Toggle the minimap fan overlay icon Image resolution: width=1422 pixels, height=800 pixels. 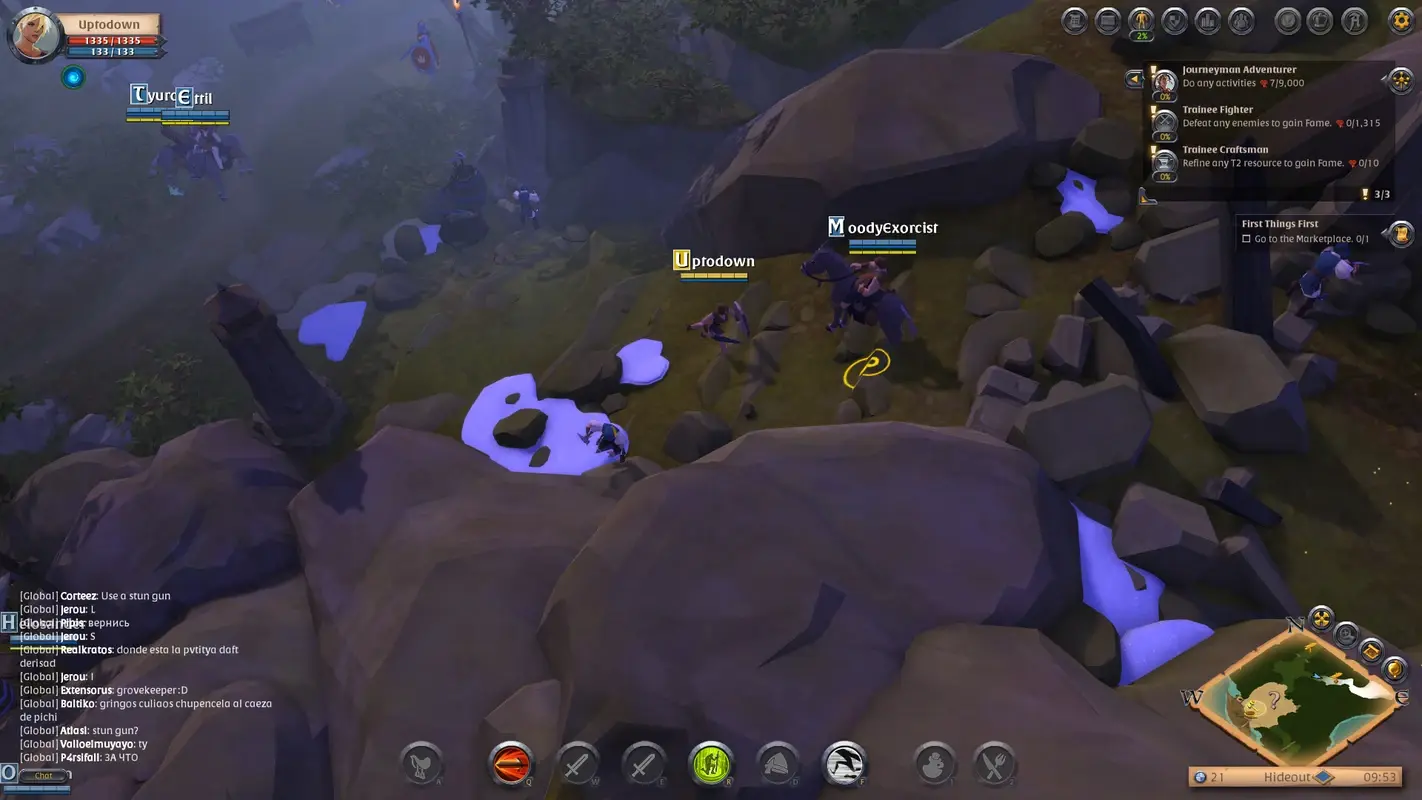tap(1322, 618)
